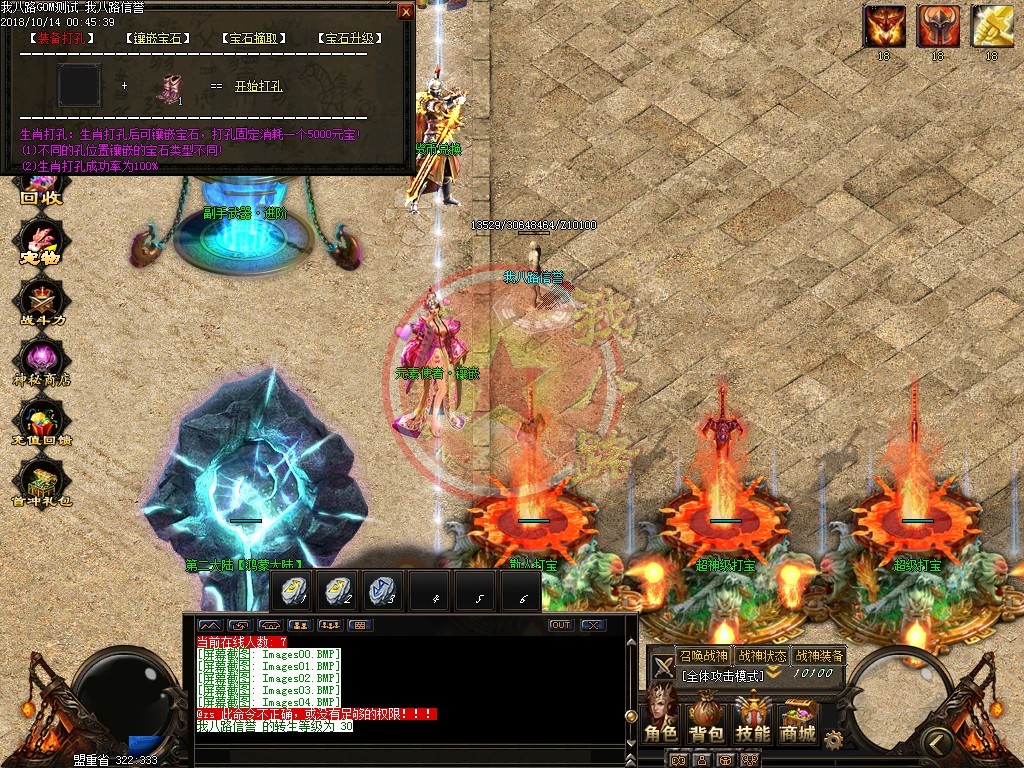
Task: Click the OUT button on the chat panel
Action: [561, 625]
